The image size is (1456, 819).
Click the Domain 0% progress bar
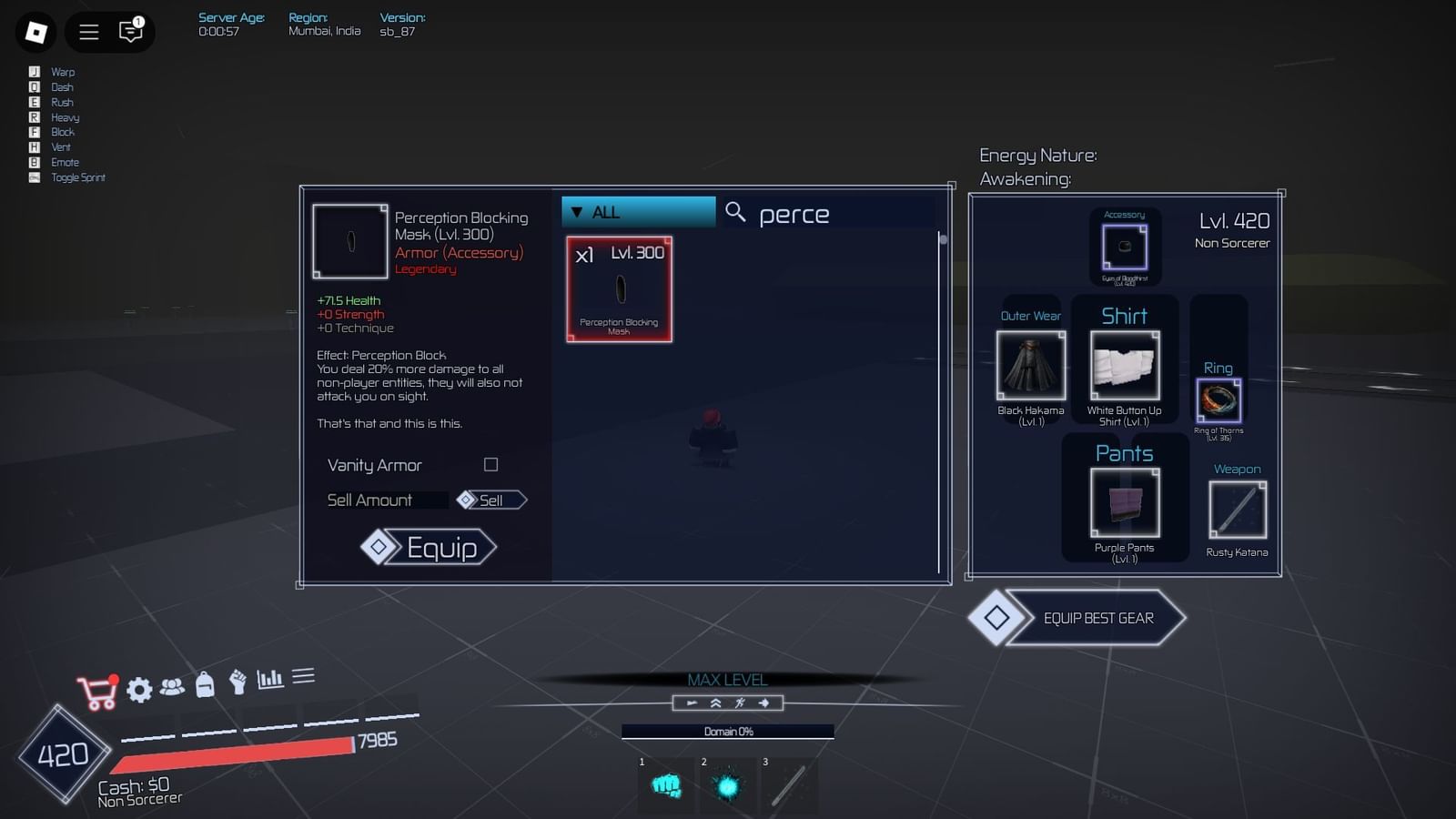coord(727,731)
